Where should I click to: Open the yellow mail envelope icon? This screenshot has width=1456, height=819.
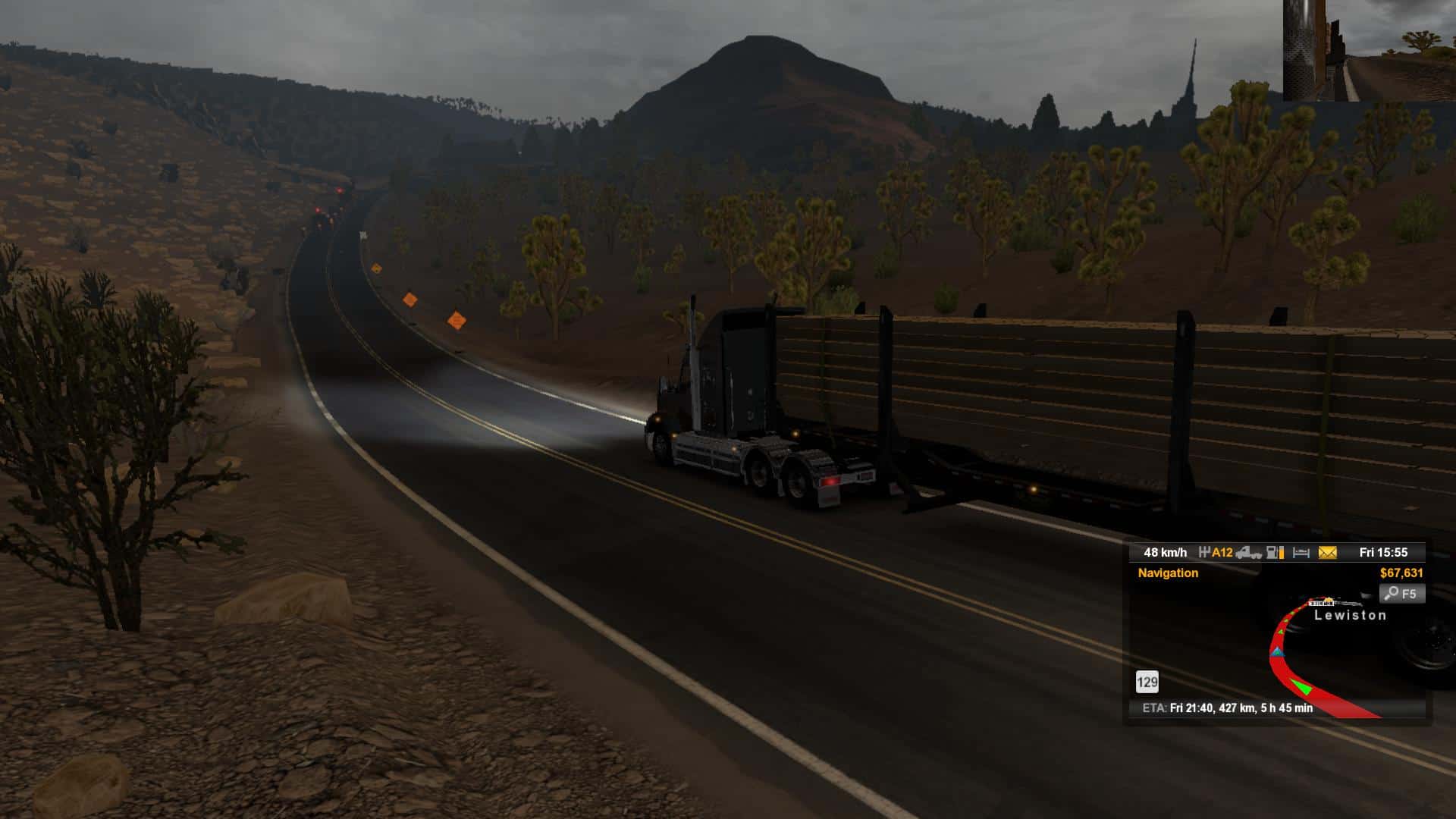1327,553
